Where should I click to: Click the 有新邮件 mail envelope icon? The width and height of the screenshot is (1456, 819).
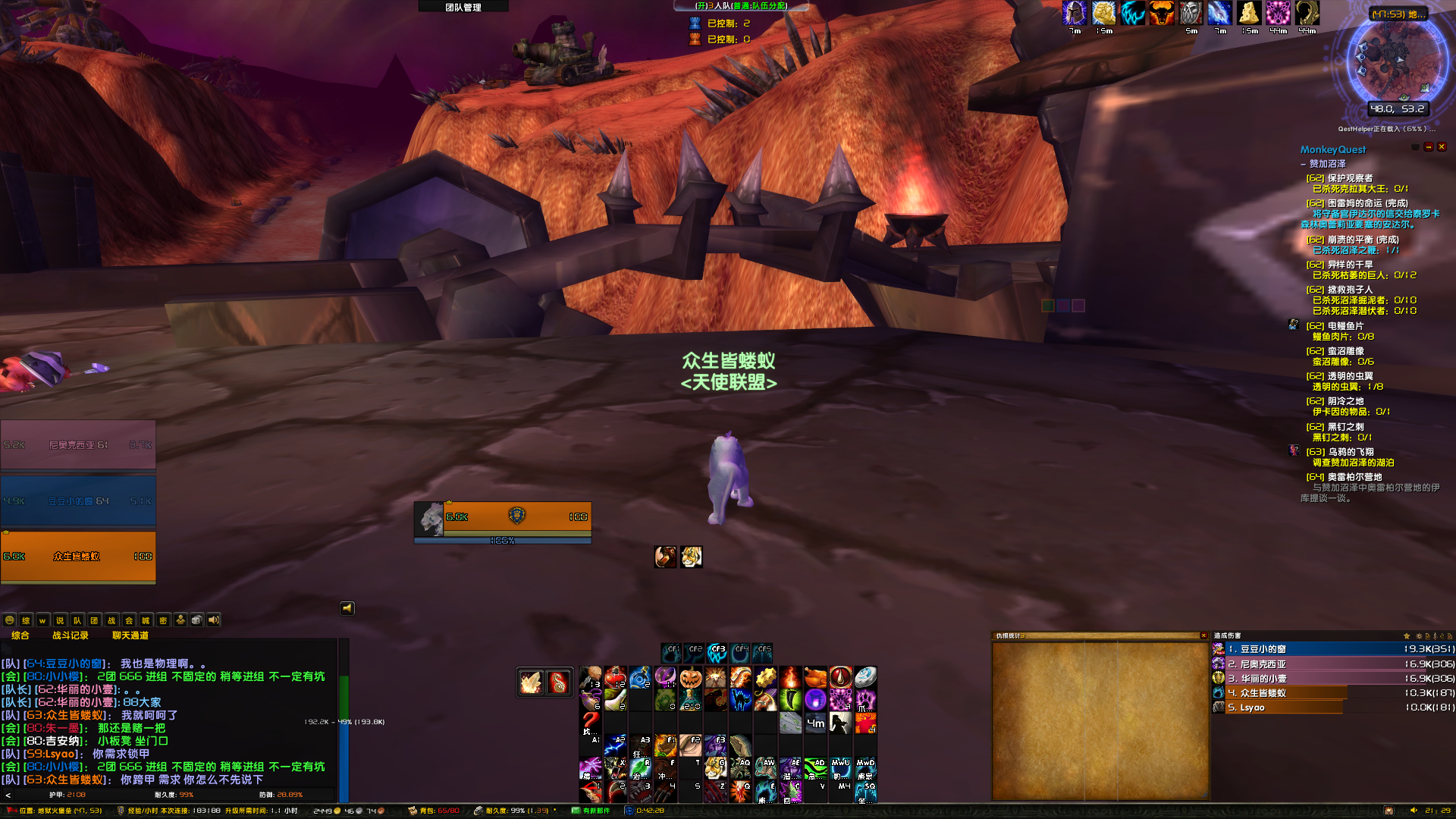575,810
